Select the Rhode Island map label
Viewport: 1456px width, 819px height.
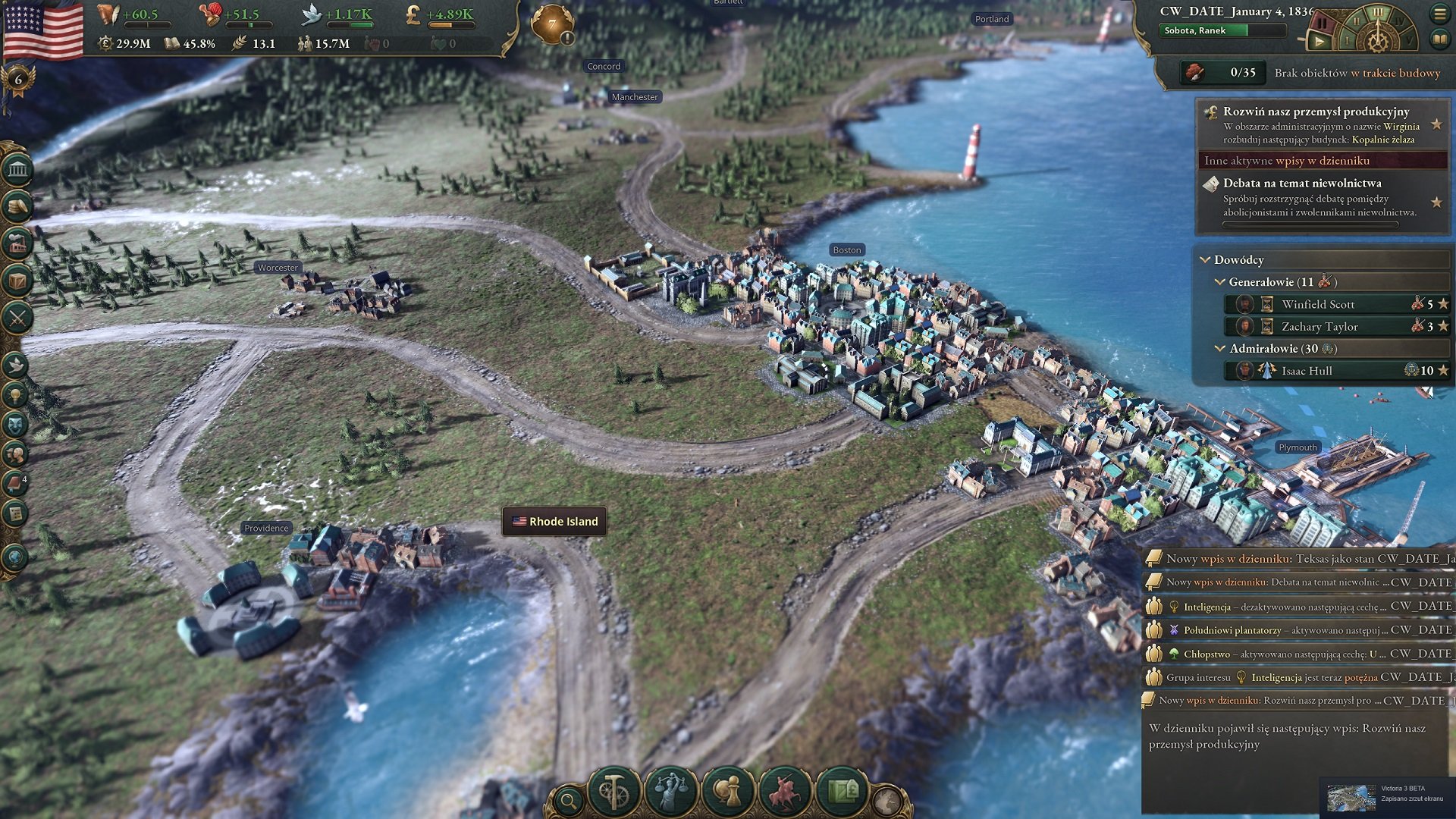[554, 521]
